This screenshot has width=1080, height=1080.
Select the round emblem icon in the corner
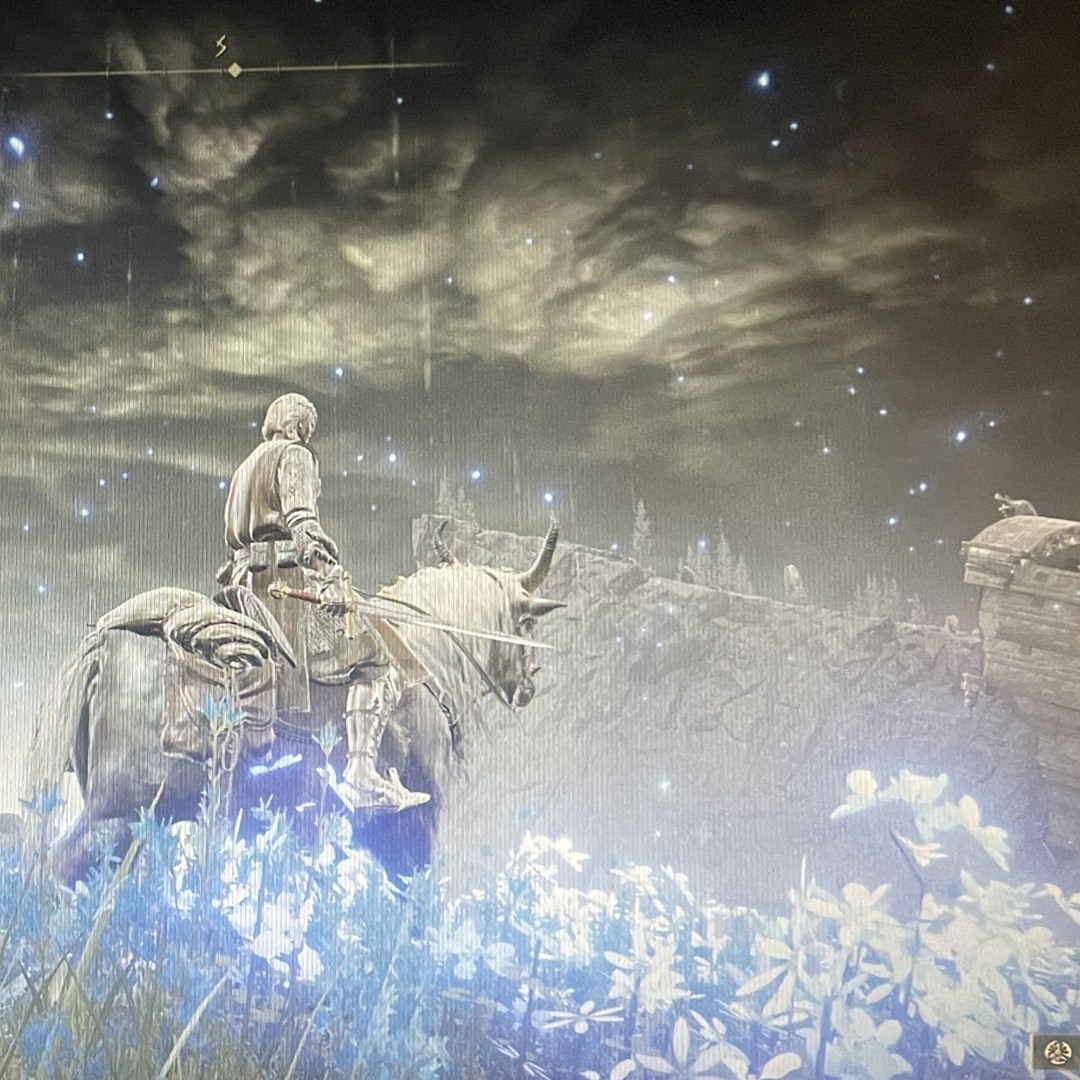[1057, 1052]
